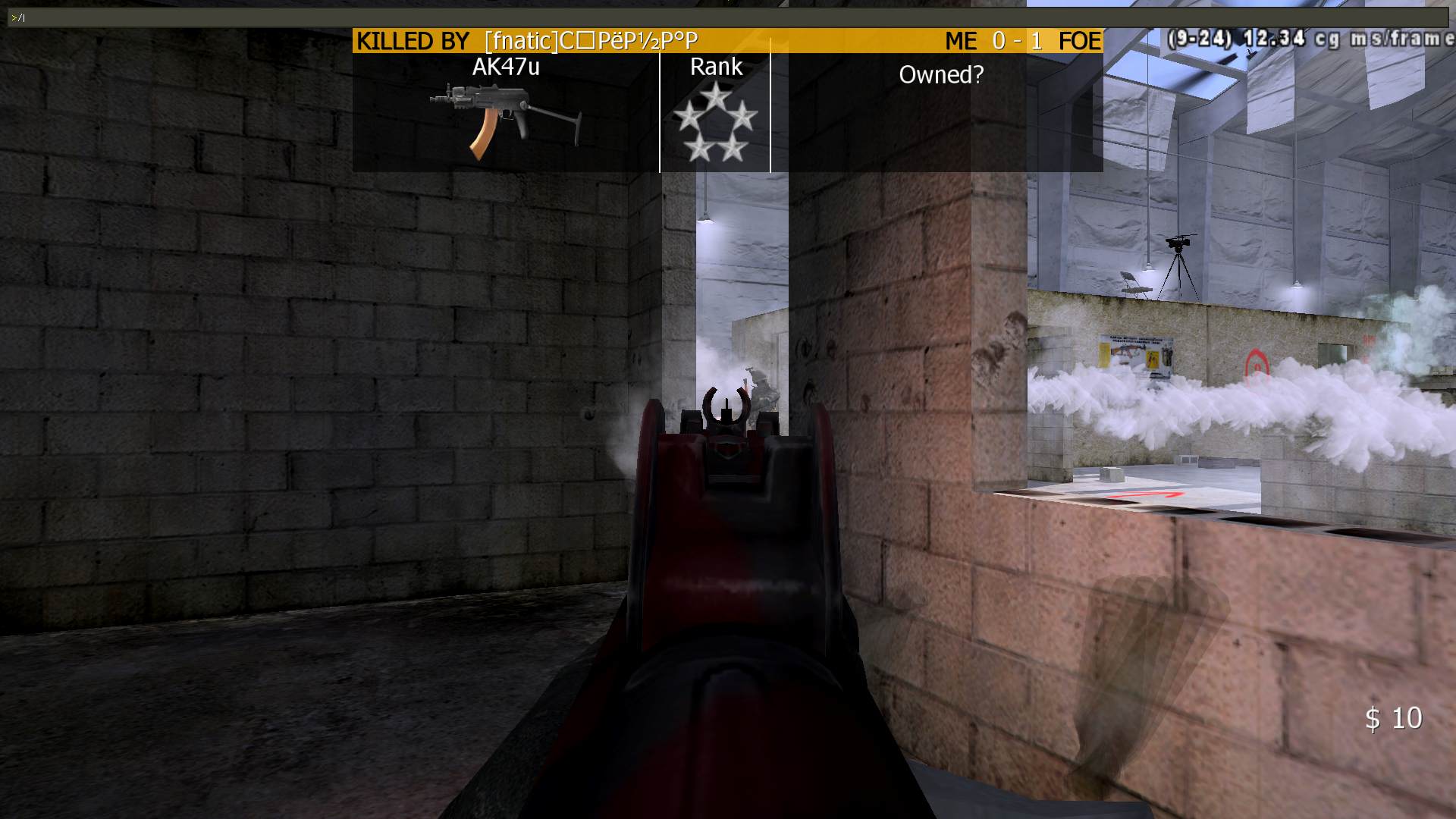Click the Owned? prompt
1456x819 pixels.
coord(942,74)
